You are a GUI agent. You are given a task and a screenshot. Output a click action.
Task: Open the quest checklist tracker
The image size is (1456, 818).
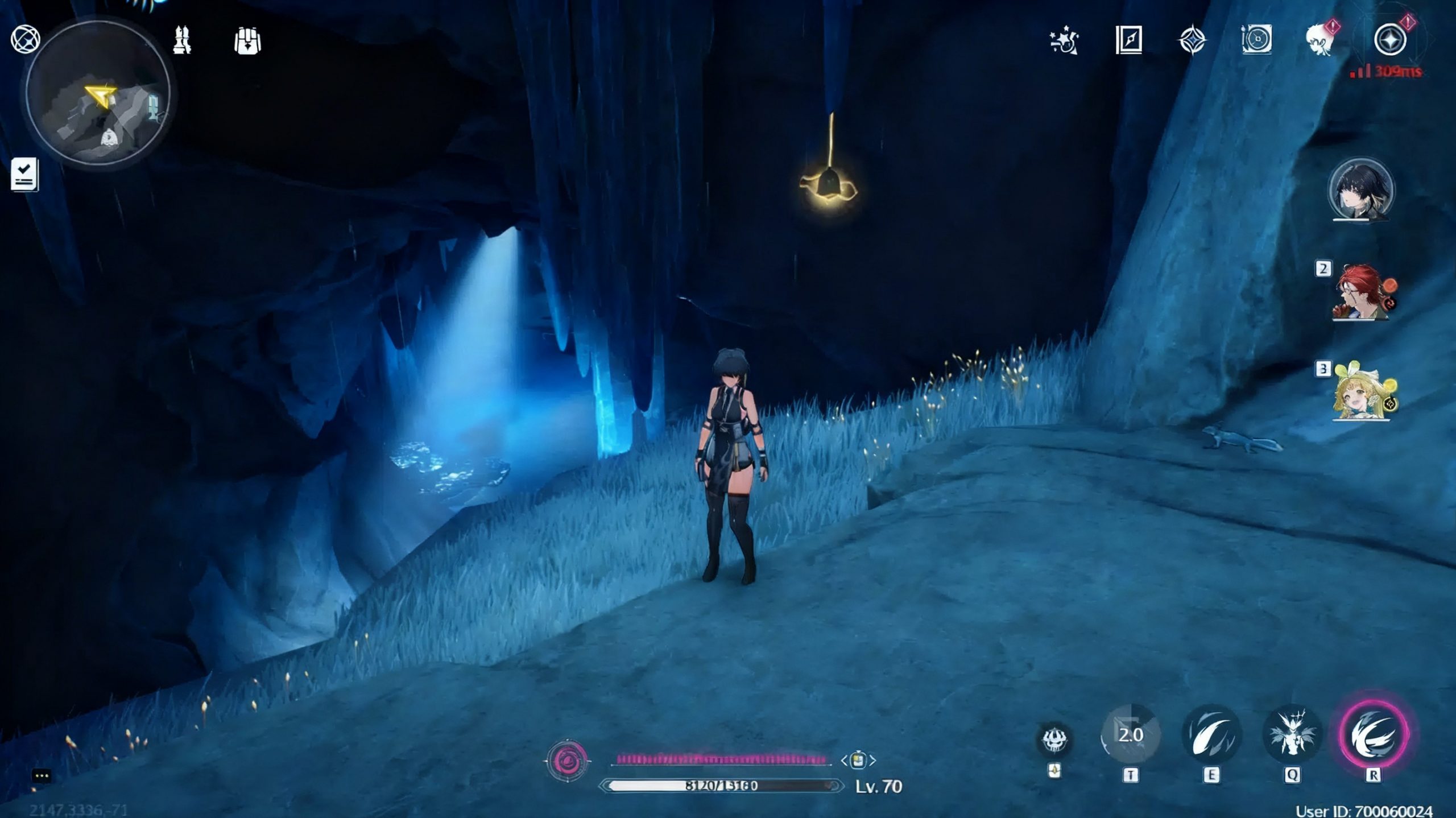coord(24,174)
